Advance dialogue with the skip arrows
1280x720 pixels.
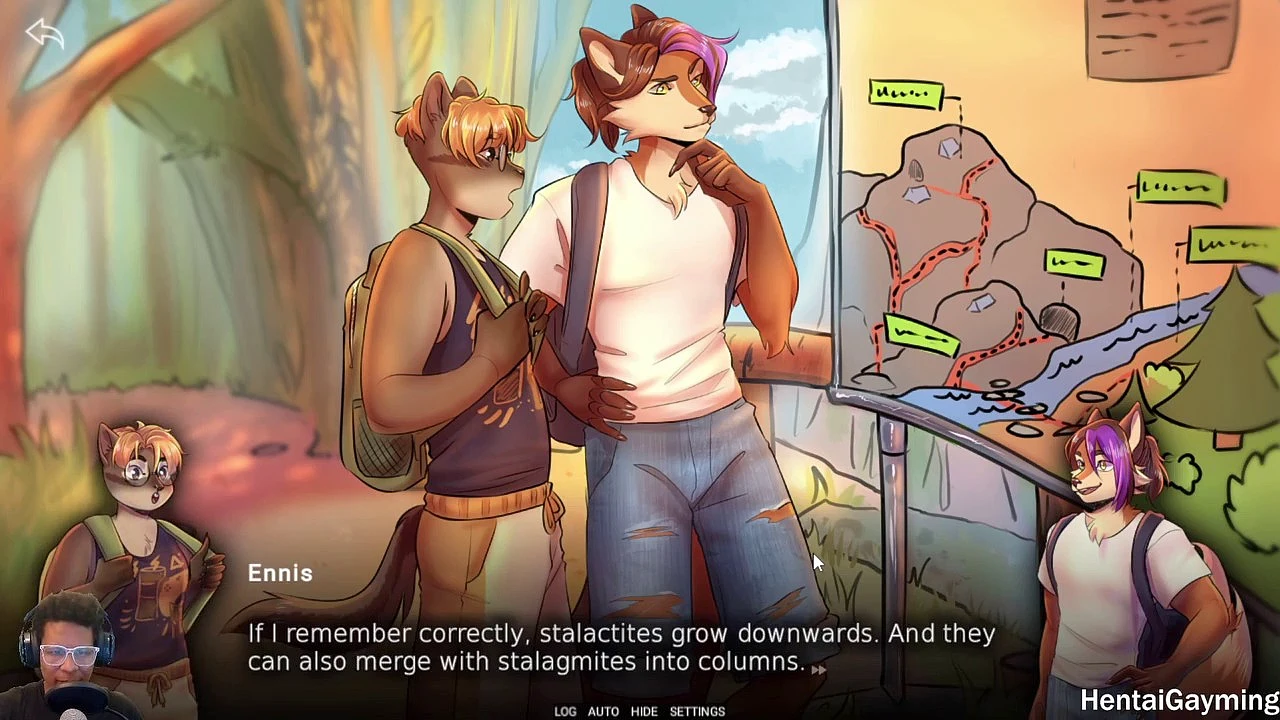pyautogui.click(x=818, y=670)
